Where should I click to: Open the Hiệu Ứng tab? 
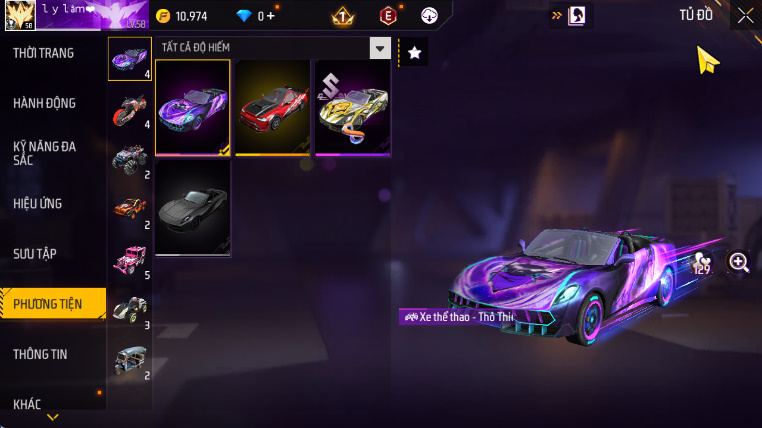[38, 204]
